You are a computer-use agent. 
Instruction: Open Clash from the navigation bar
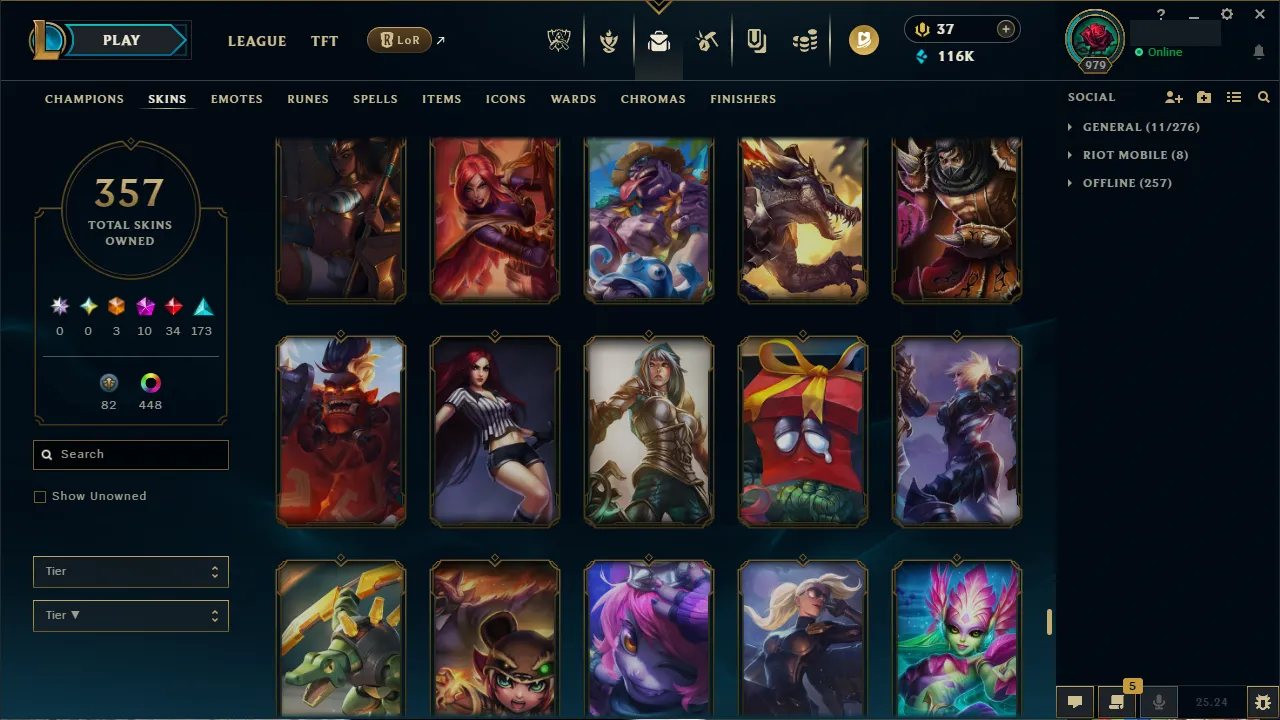tap(608, 40)
